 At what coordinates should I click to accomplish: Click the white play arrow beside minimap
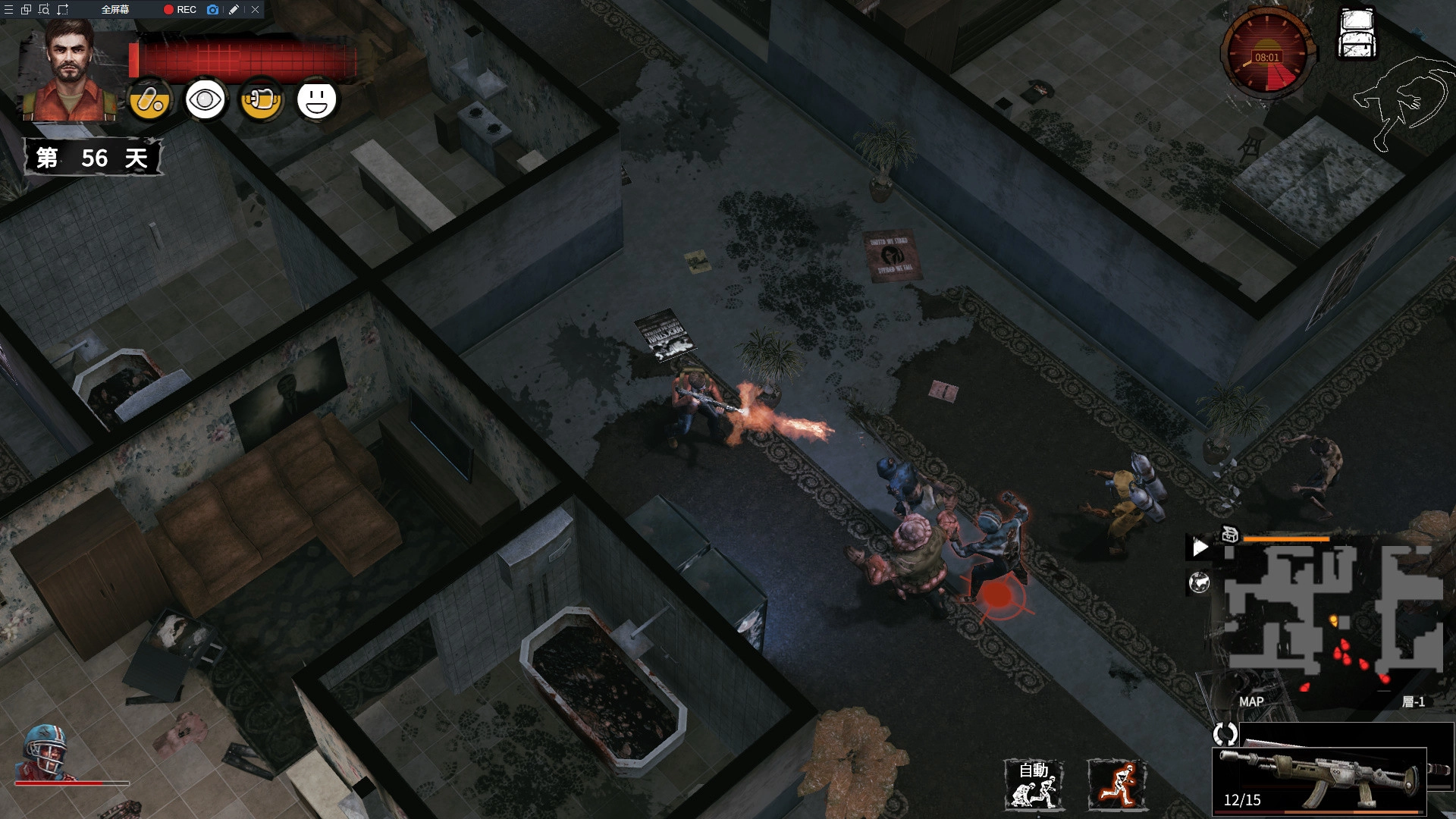1200,547
